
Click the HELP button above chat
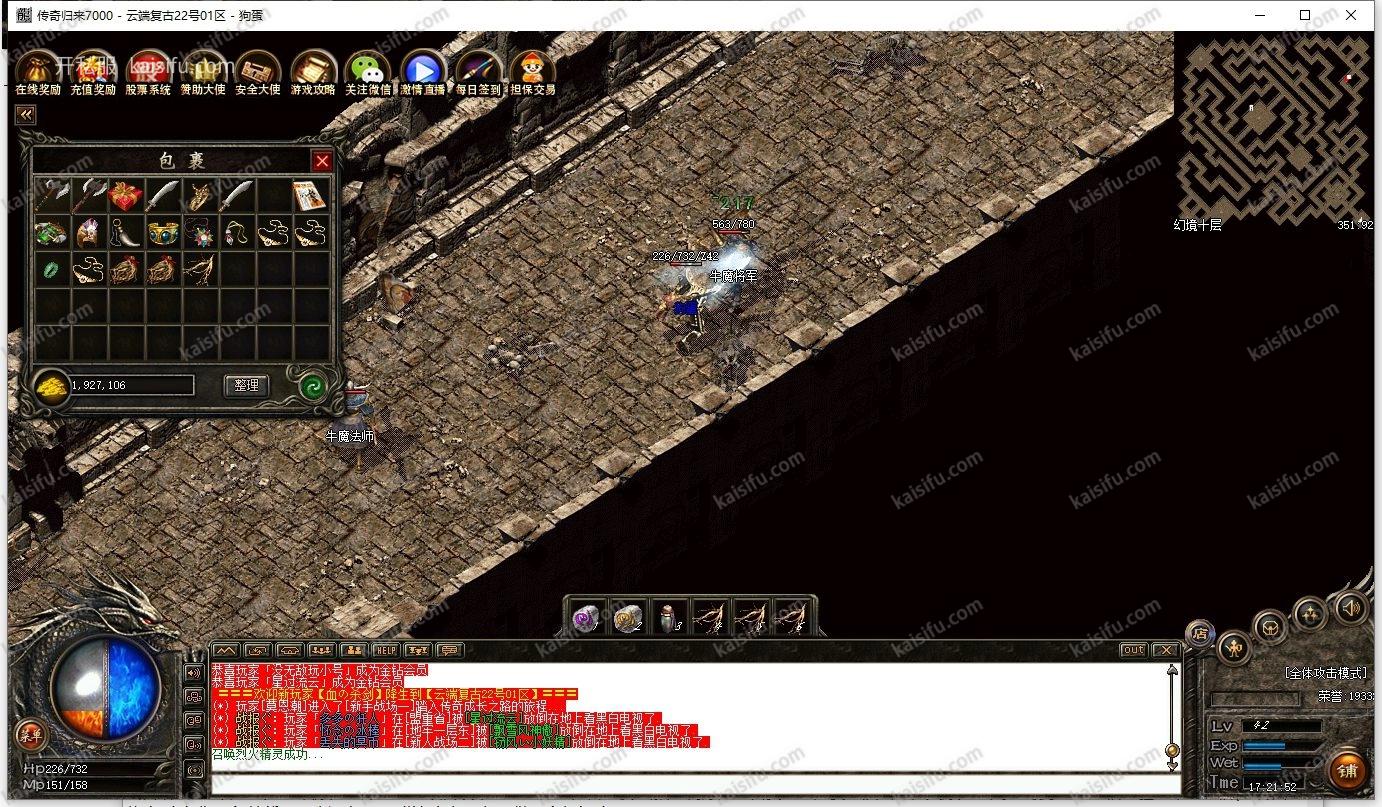coord(385,651)
